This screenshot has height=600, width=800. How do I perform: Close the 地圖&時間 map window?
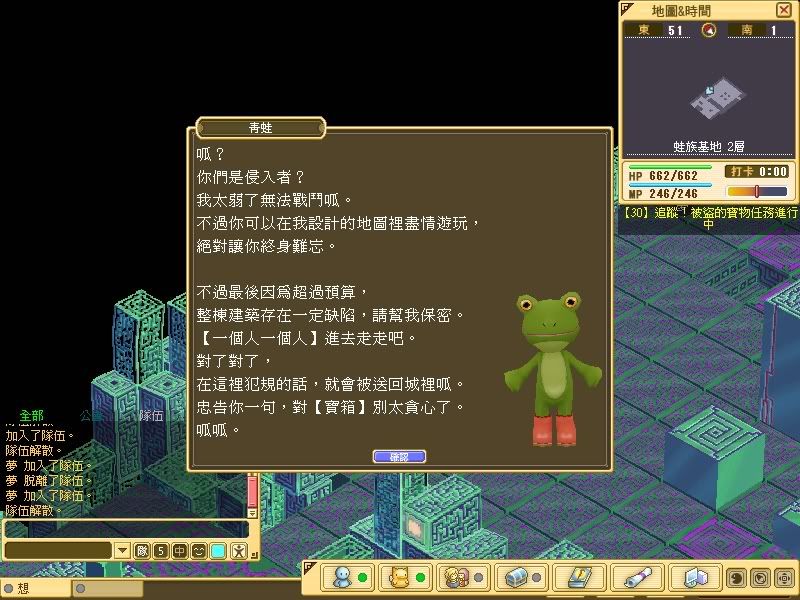[x=783, y=10]
